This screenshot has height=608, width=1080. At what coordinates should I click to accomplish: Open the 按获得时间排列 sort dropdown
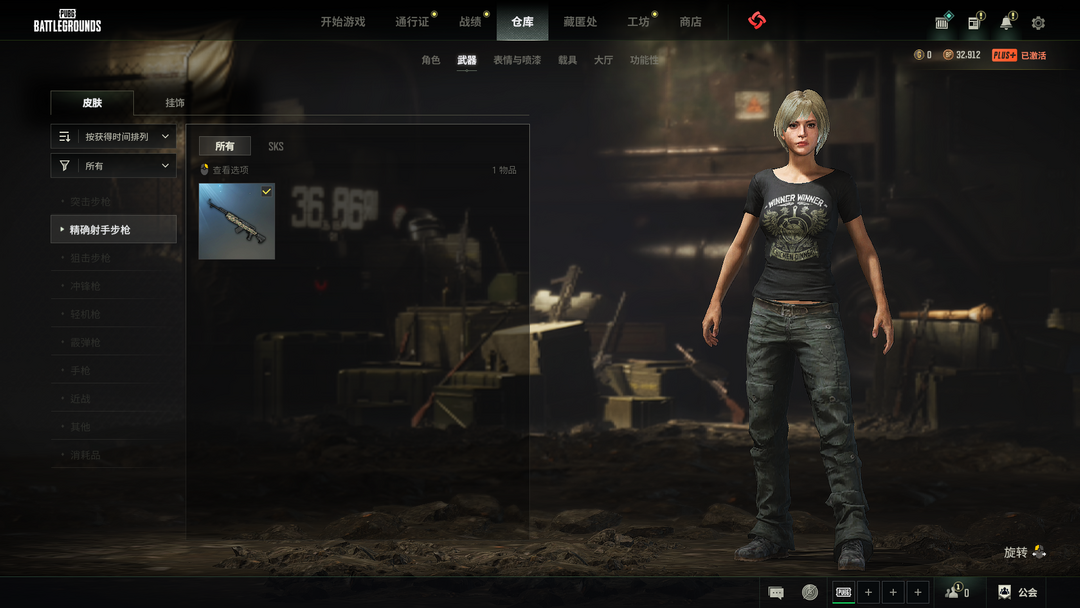point(114,137)
